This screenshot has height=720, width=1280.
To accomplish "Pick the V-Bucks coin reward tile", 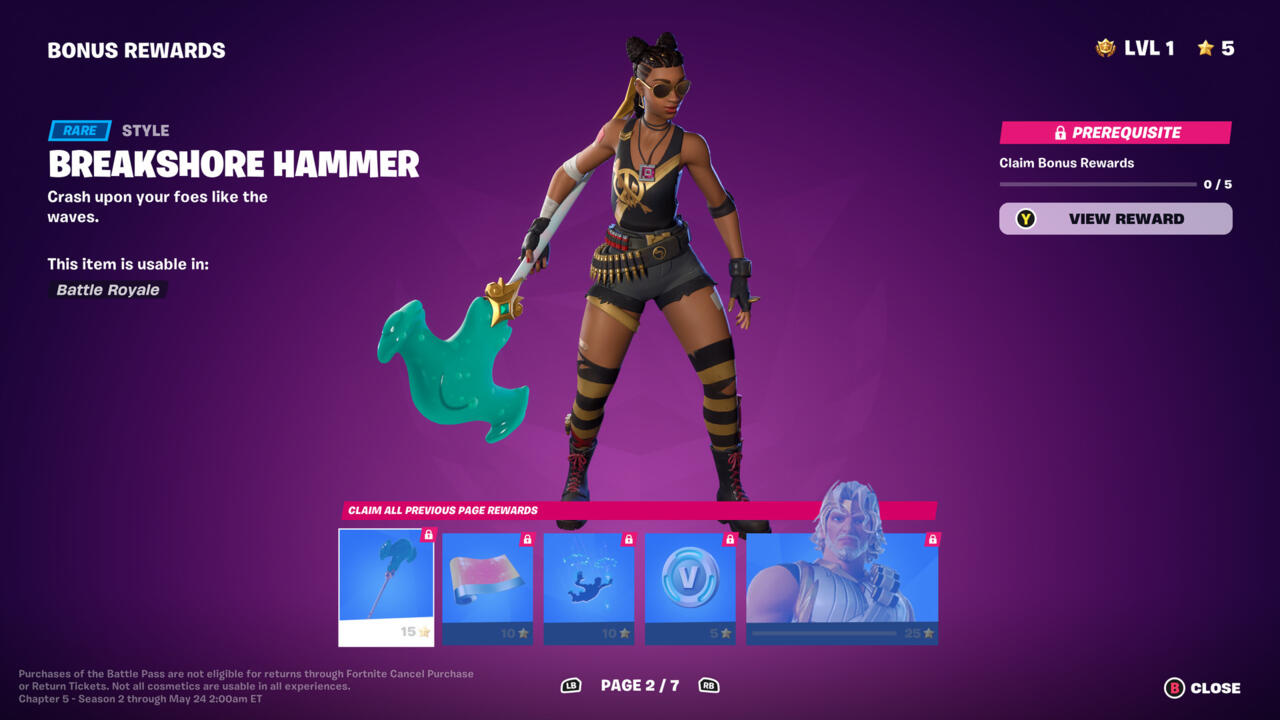I will (690, 587).
